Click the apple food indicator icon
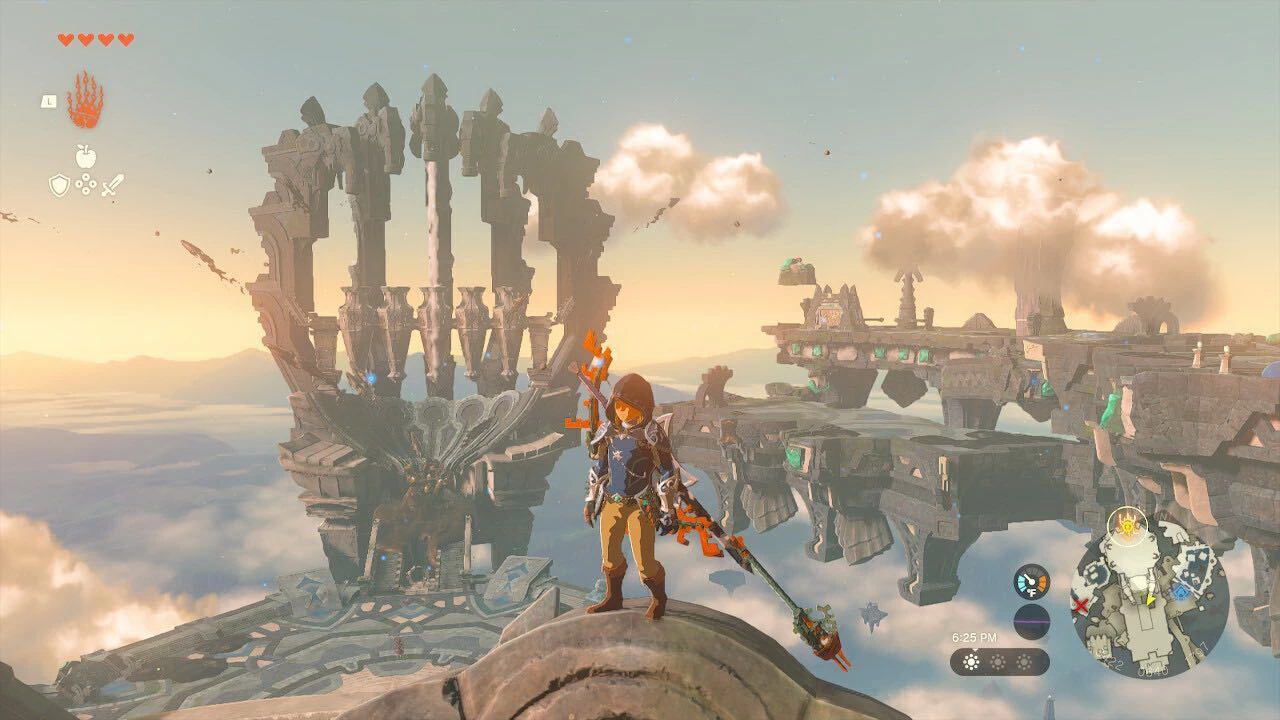The width and height of the screenshot is (1280, 720). [x=86, y=158]
